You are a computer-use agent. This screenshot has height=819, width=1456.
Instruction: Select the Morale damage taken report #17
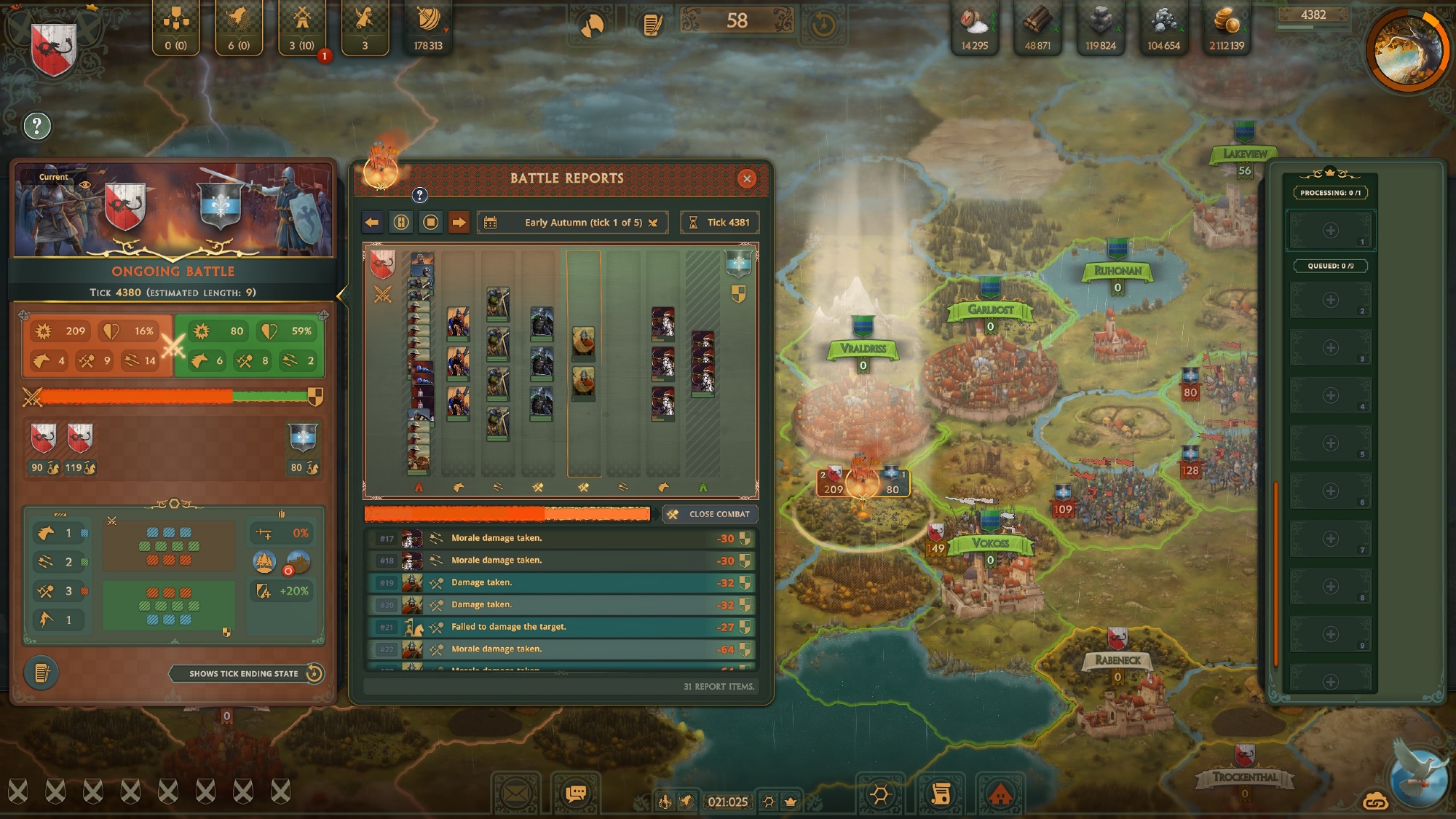coord(560,539)
